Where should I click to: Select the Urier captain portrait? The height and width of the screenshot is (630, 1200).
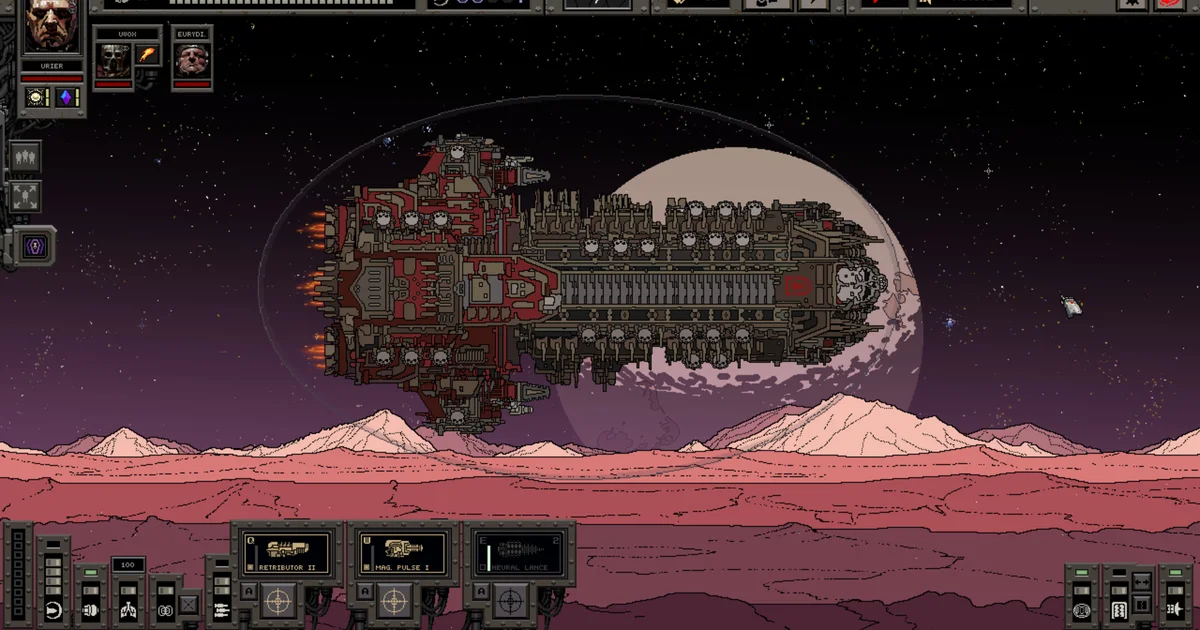point(52,28)
